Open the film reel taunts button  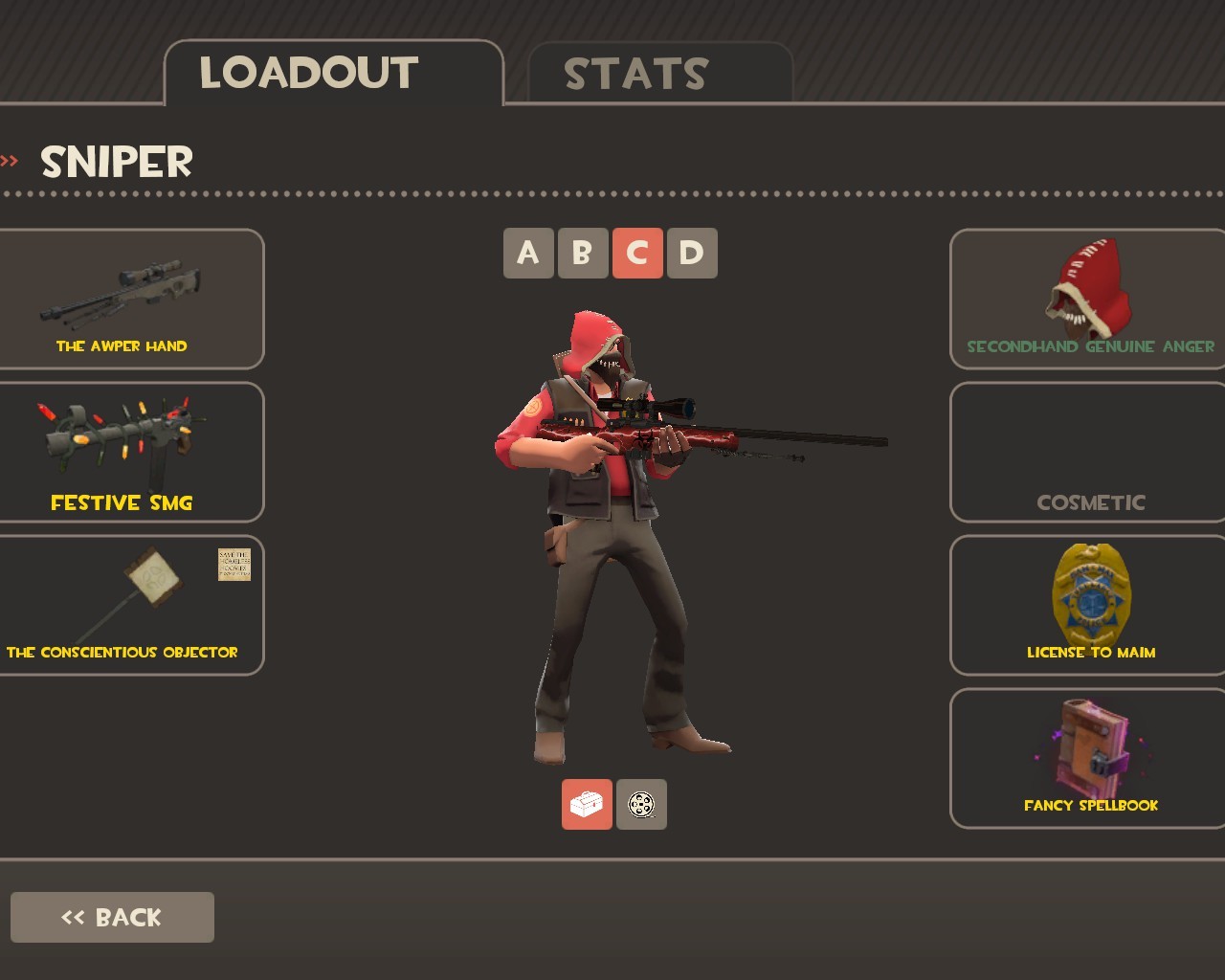pos(641,804)
